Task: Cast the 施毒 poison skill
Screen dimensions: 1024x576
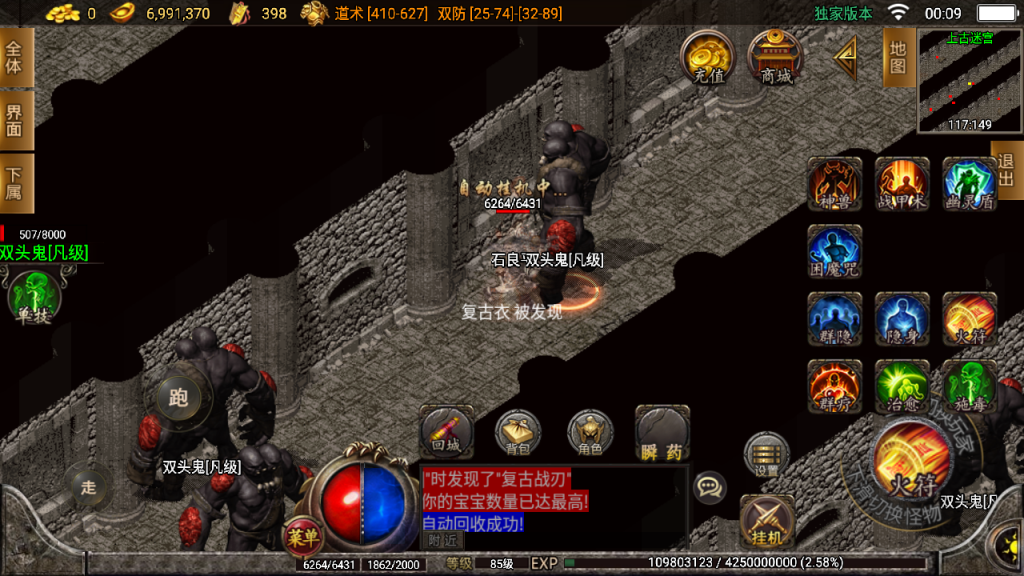Action: (x=969, y=386)
